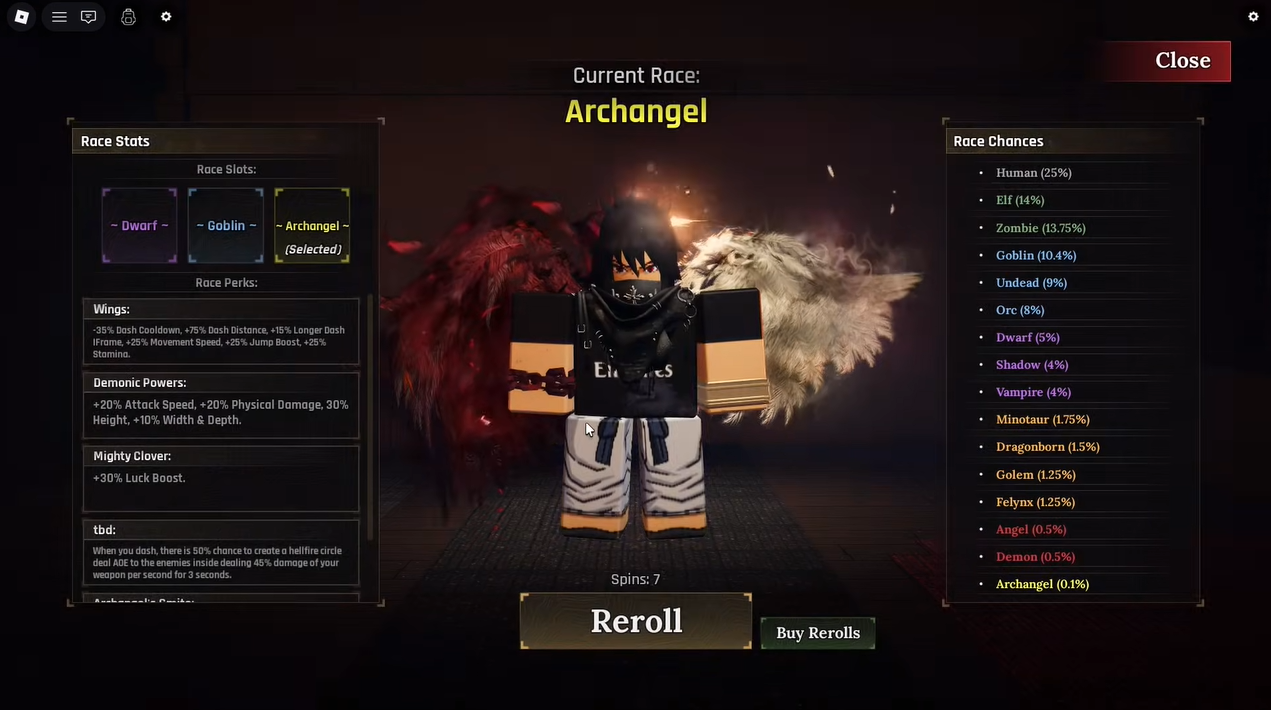Open the Buy Rerolls shop
Screen dimensions: 1271x710
click(x=818, y=633)
